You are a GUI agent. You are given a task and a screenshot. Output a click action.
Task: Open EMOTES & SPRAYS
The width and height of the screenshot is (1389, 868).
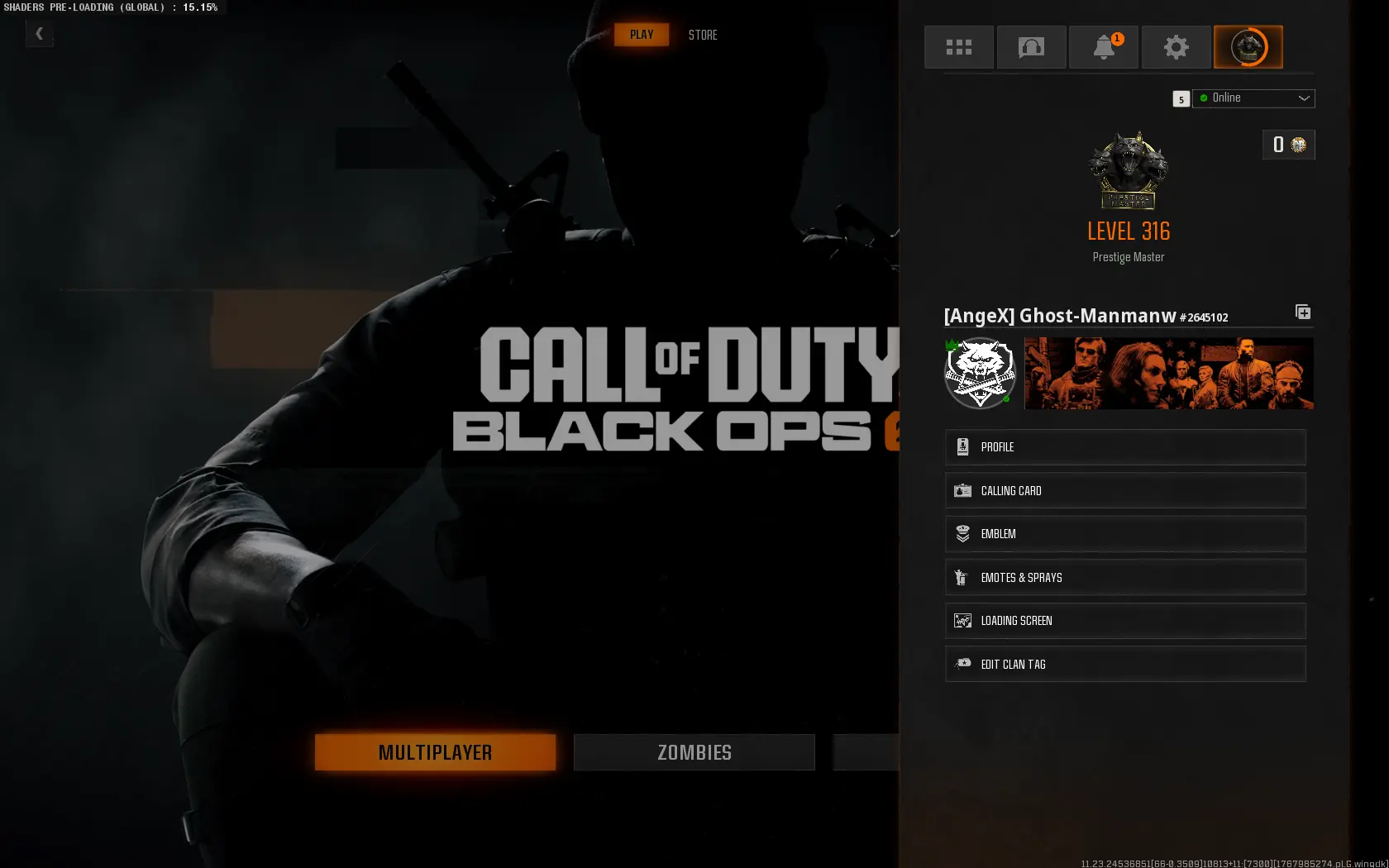(x=1125, y=577)
